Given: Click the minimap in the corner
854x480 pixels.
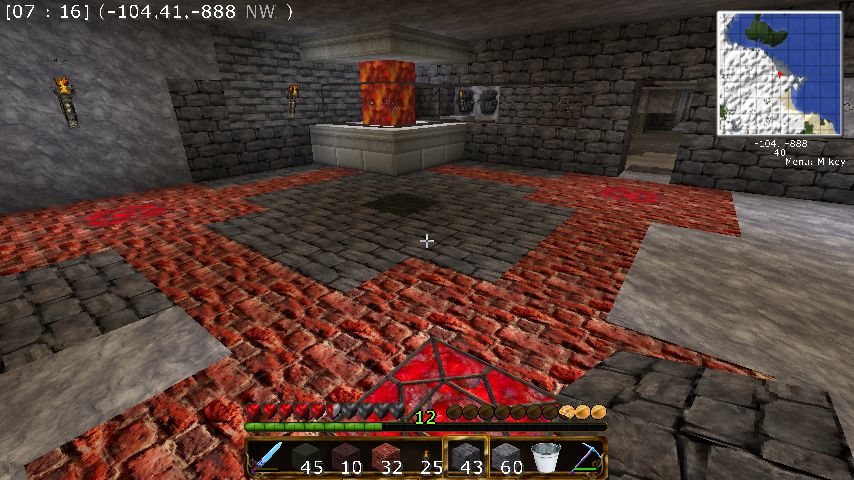Looking at the screenshot, I should pos(779,73).
